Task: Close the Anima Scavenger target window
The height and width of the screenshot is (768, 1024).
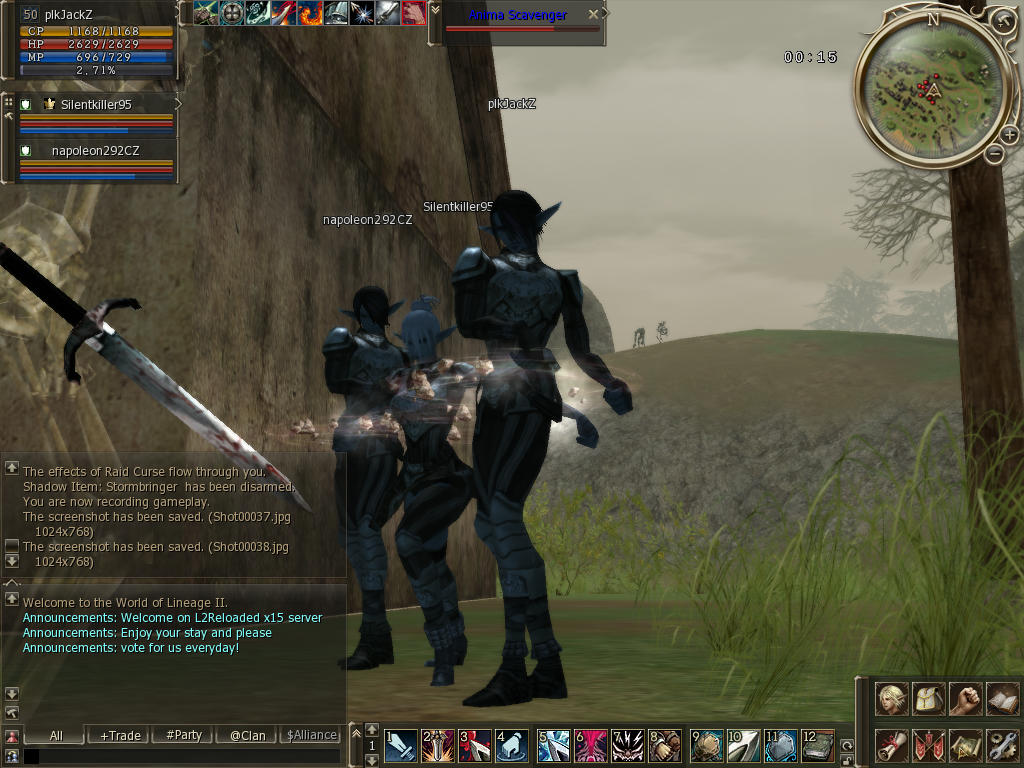Action: coord(594,15)
